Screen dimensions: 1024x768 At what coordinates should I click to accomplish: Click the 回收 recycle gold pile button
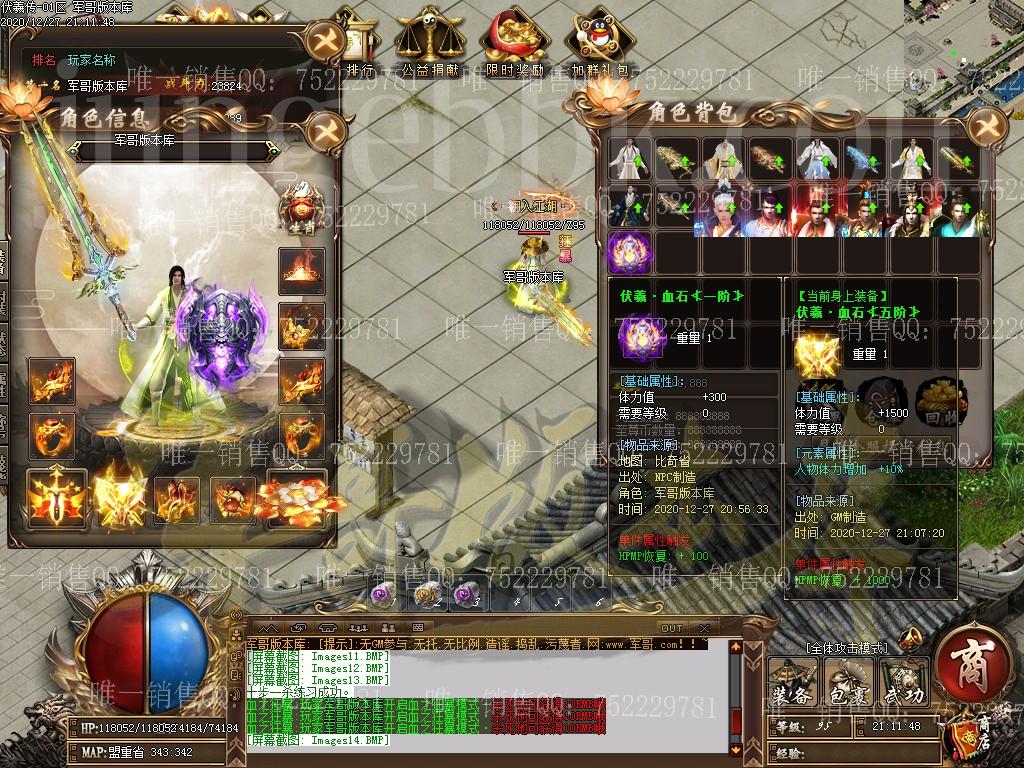[941, 402]
